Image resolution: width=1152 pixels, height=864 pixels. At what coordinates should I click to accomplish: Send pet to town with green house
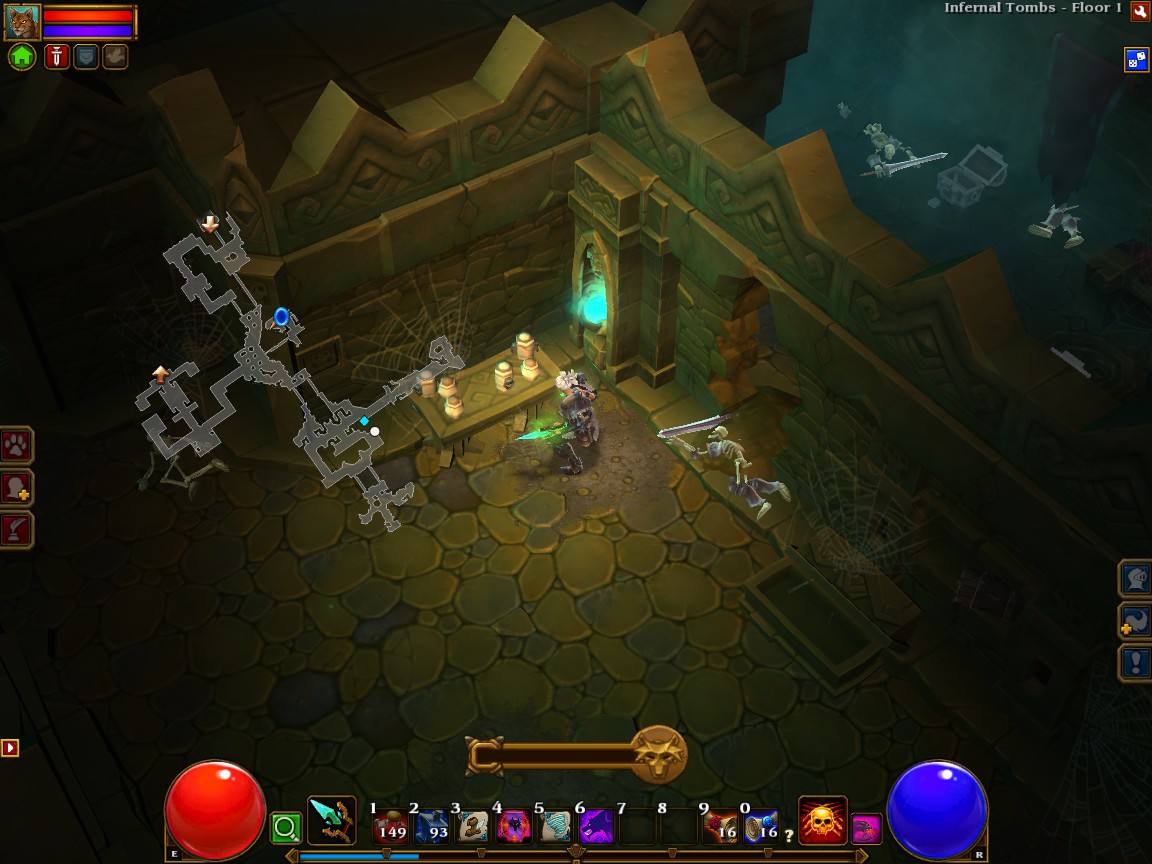(x=22, y=57)
